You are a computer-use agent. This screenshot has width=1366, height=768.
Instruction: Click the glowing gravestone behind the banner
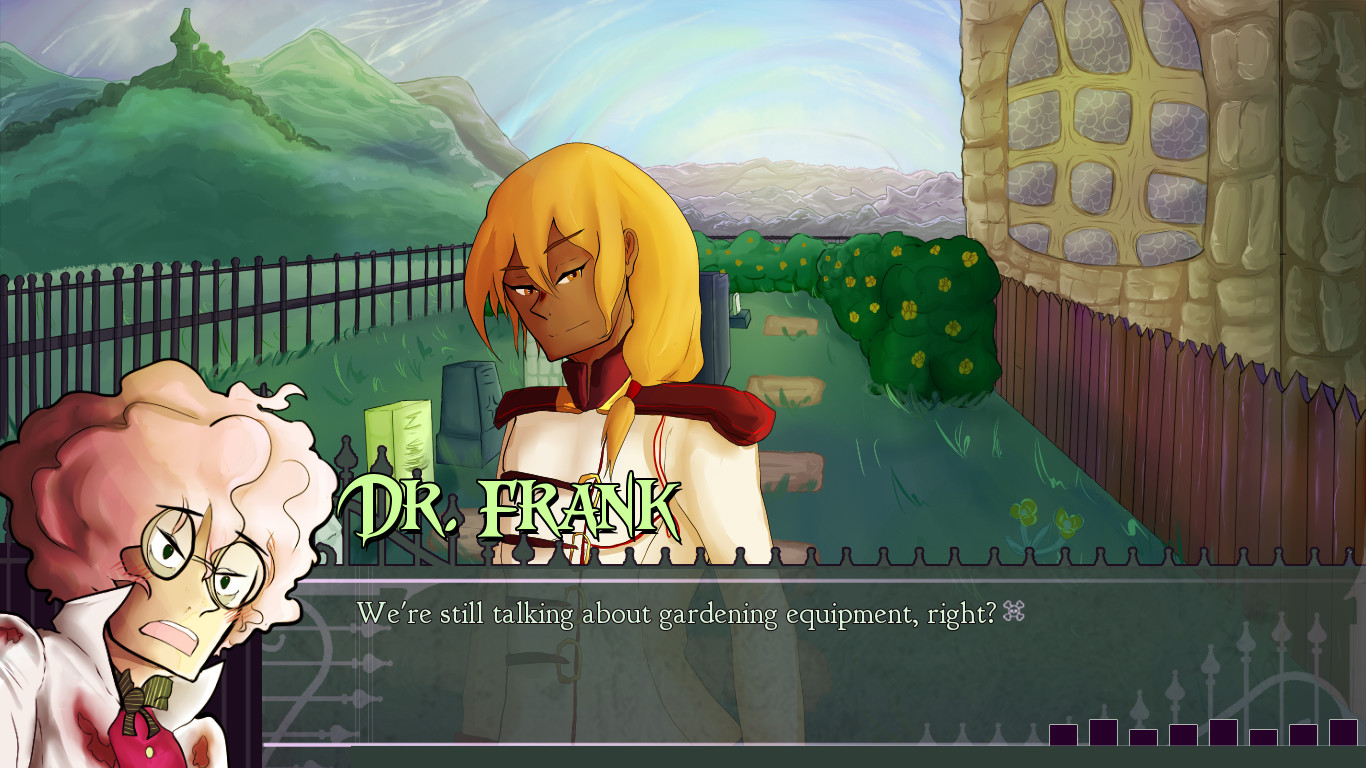(400, 440)
